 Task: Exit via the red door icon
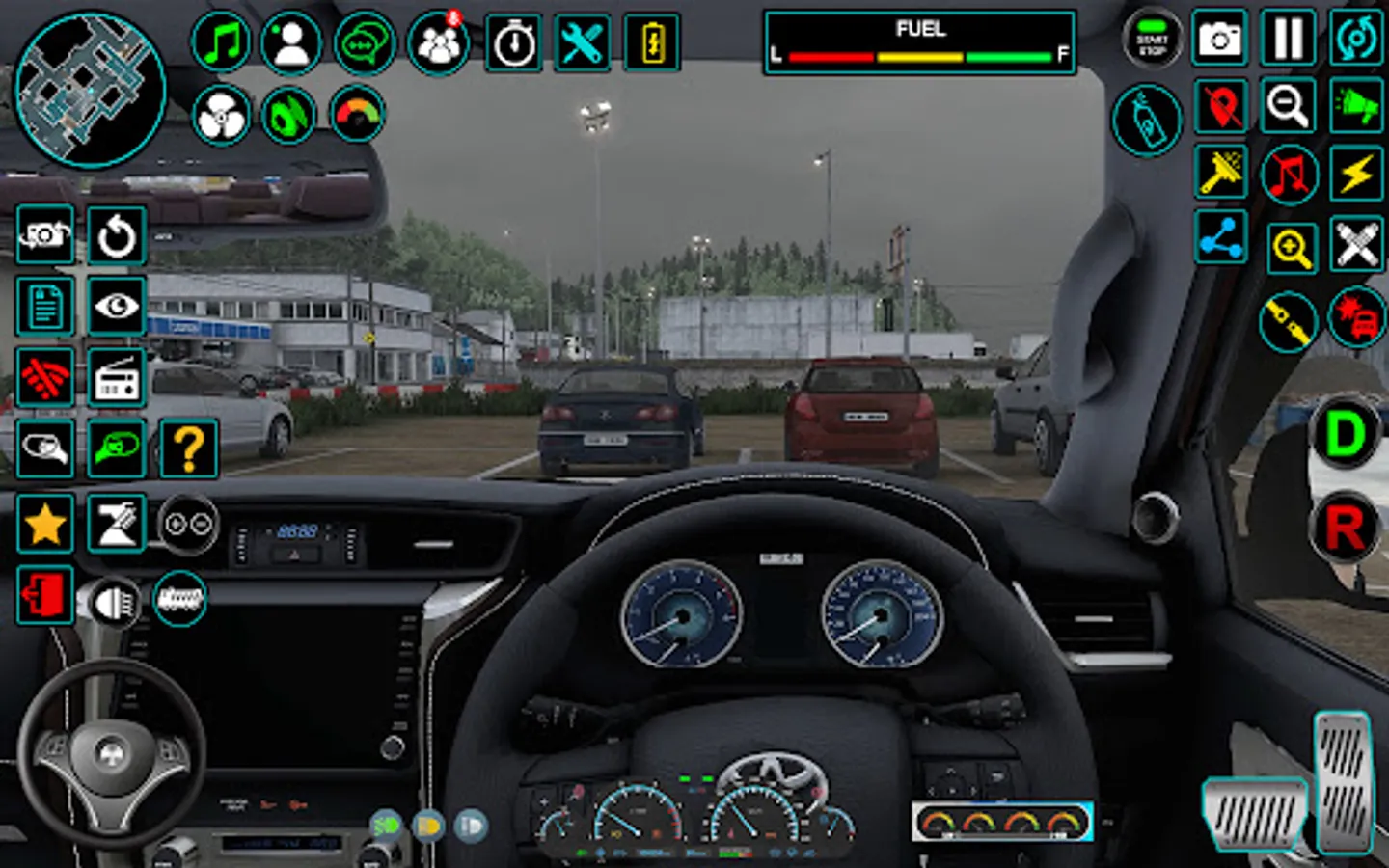(x=45, y=594)
